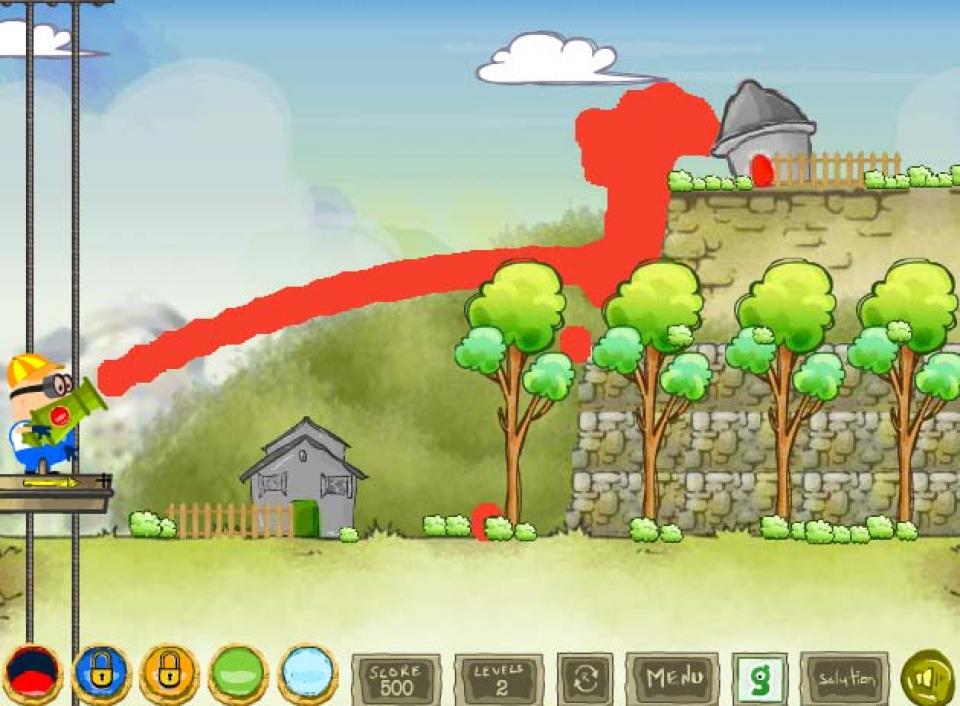Select the red ammo button
Screen dimensions: 960x706
tap(33, 674)
